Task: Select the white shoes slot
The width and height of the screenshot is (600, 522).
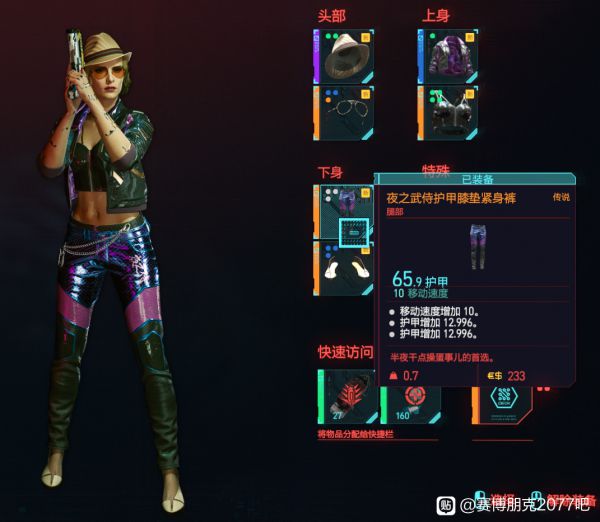Action: (x=346, y=266)
